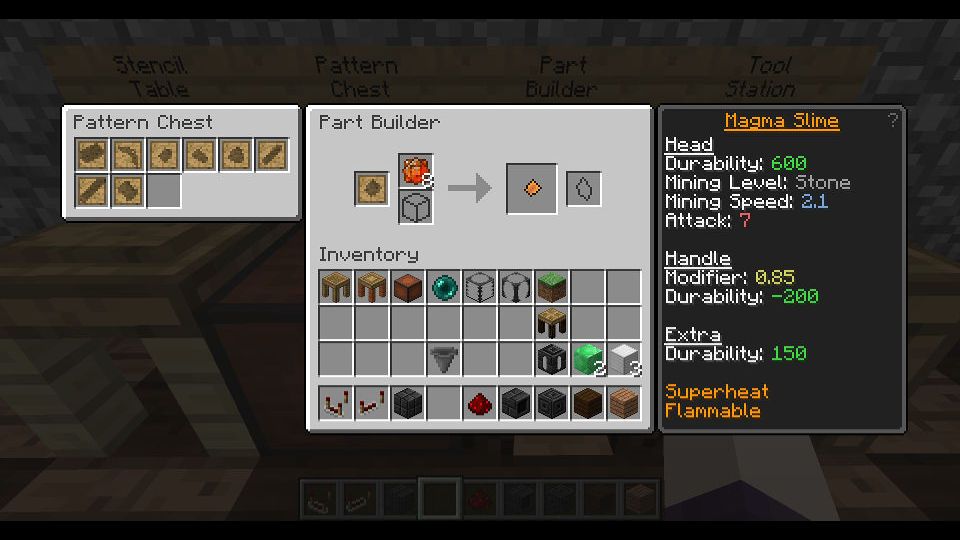Click the empty cube-outline material slot
Image resolution: width=960 pixels, height=540 pixels.
point(415,208)
